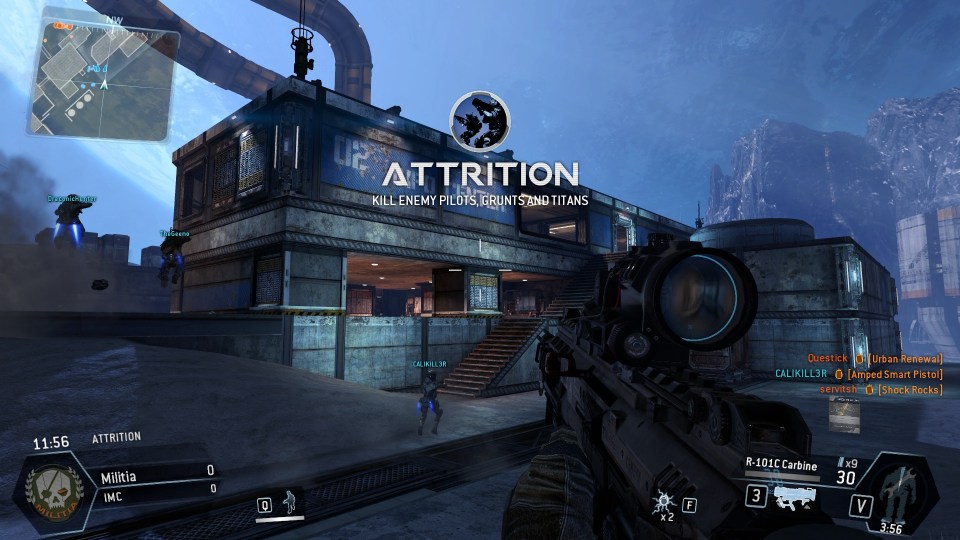Use the arc grenade ordnance icon
960x540 pixels.
662,504
